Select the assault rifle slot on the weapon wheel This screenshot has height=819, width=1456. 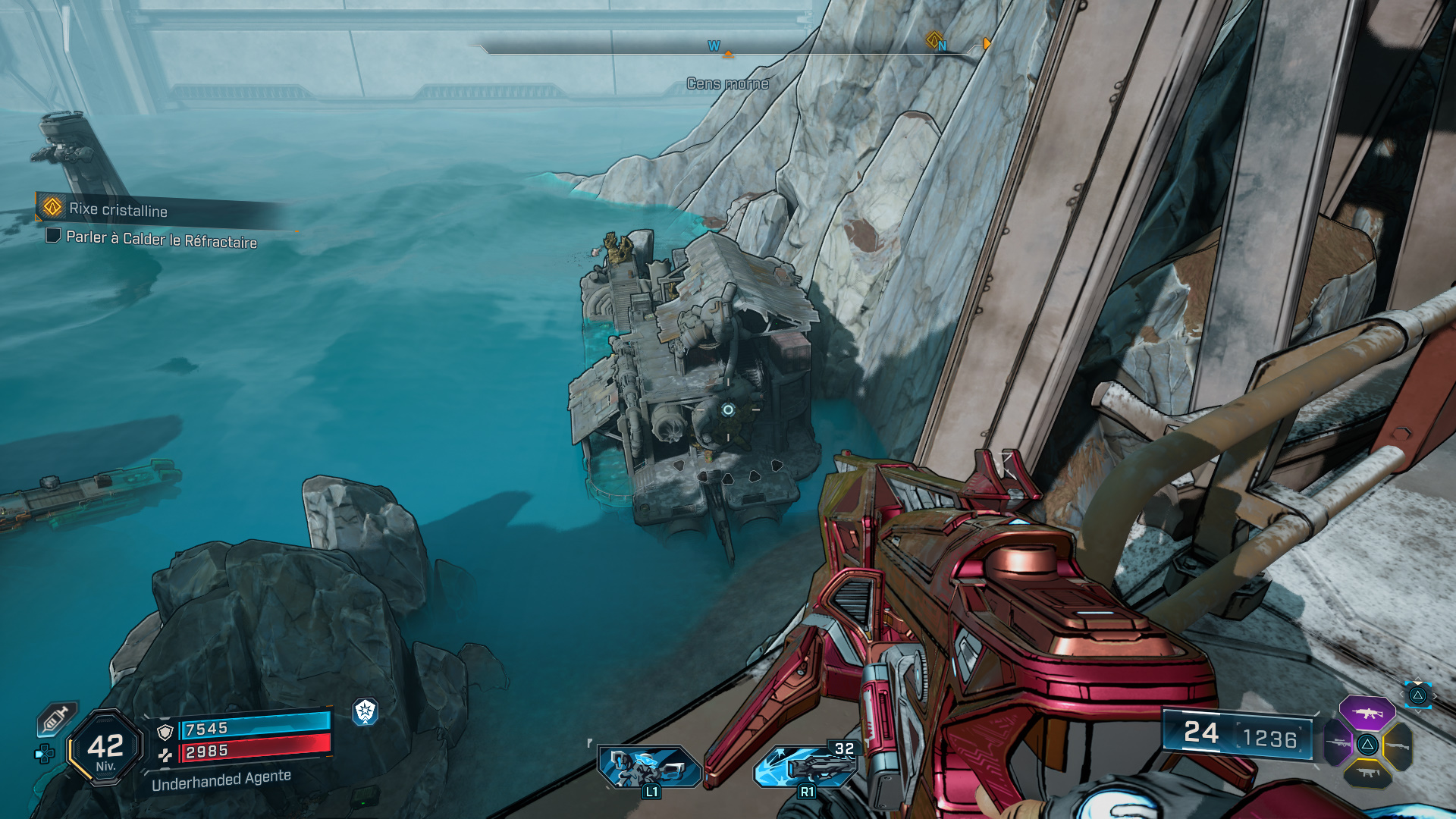(x=1367, y=713)
